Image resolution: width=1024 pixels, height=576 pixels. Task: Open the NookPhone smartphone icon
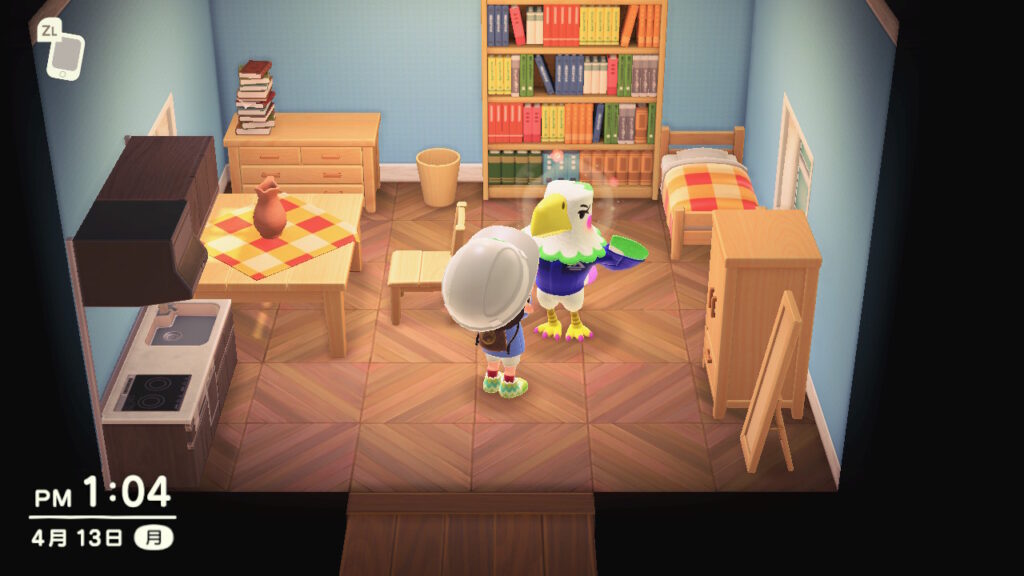[66, 55]
